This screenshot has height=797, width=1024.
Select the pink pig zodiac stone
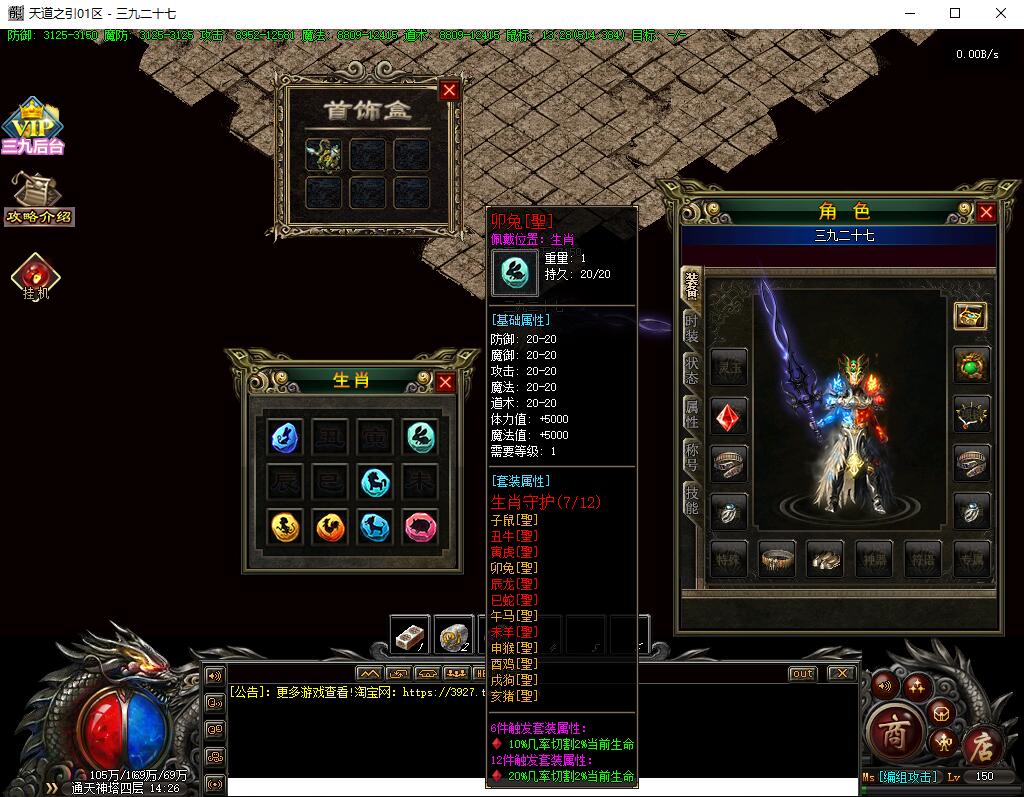coord(421,526)
